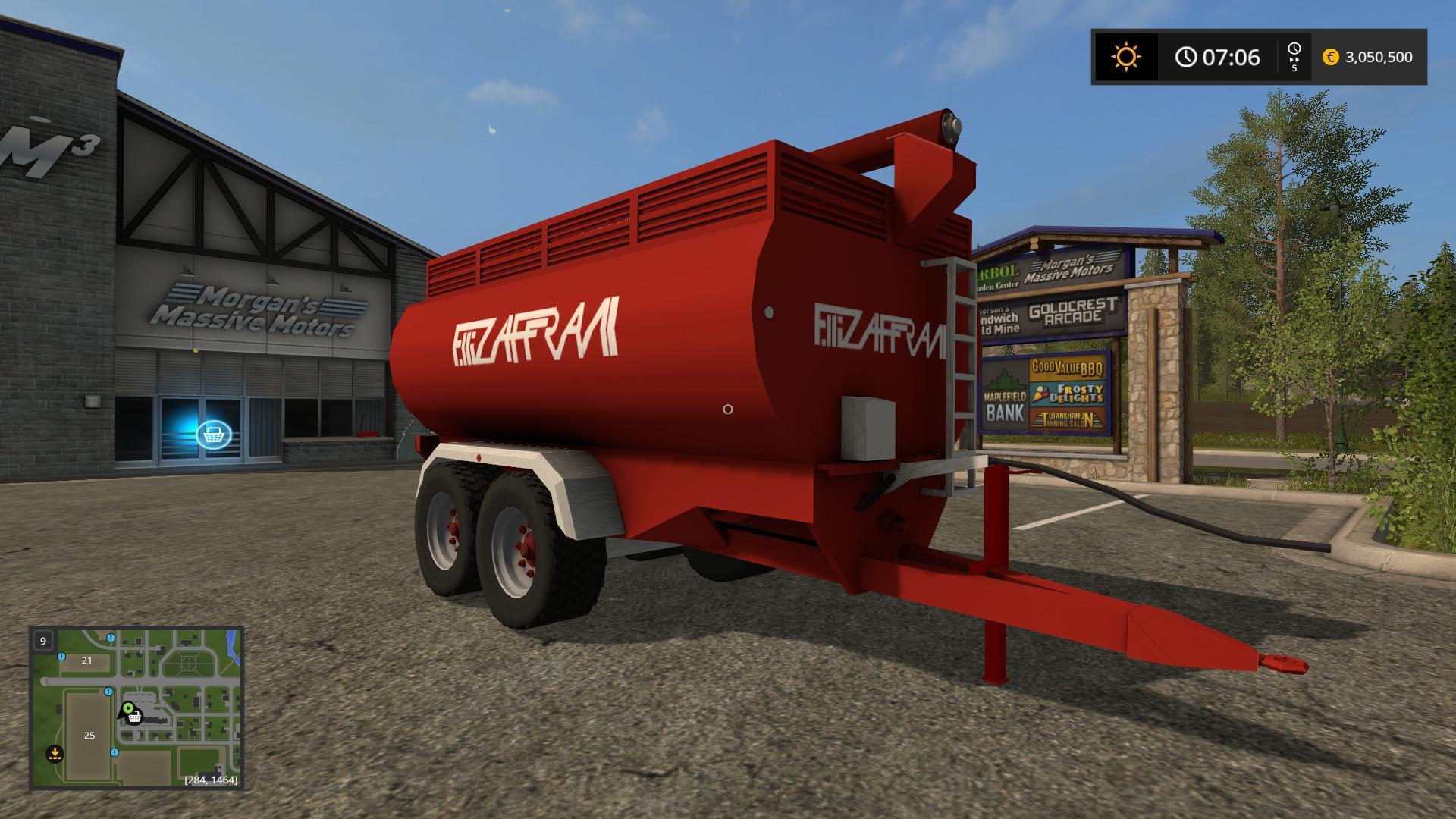Click the field 25 label on the minimap
The image size is (1456, 819).
(x=89, y=735)
